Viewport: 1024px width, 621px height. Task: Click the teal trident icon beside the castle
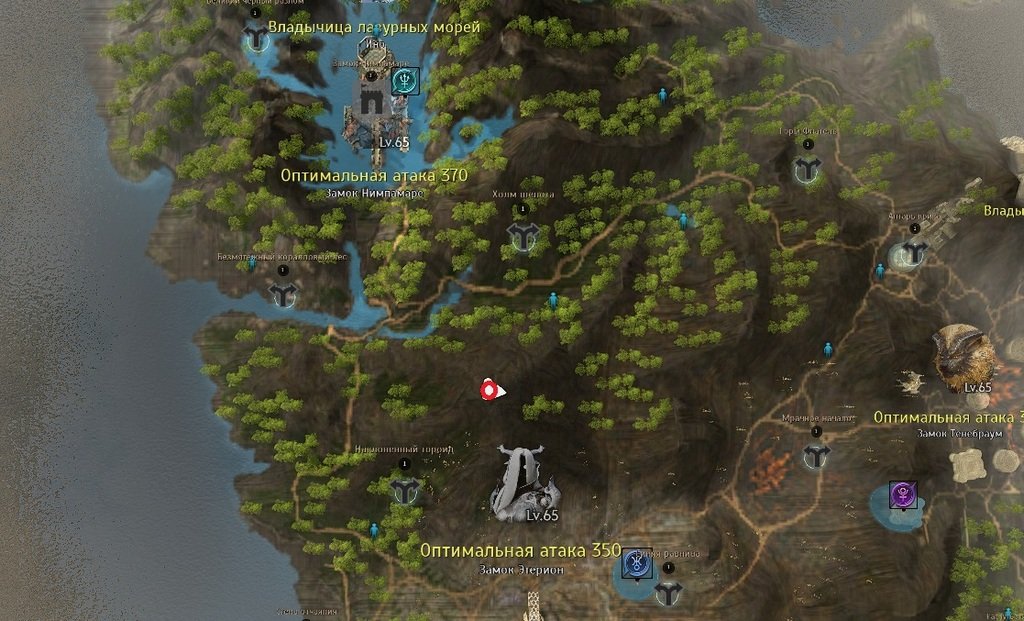(405, 80)
